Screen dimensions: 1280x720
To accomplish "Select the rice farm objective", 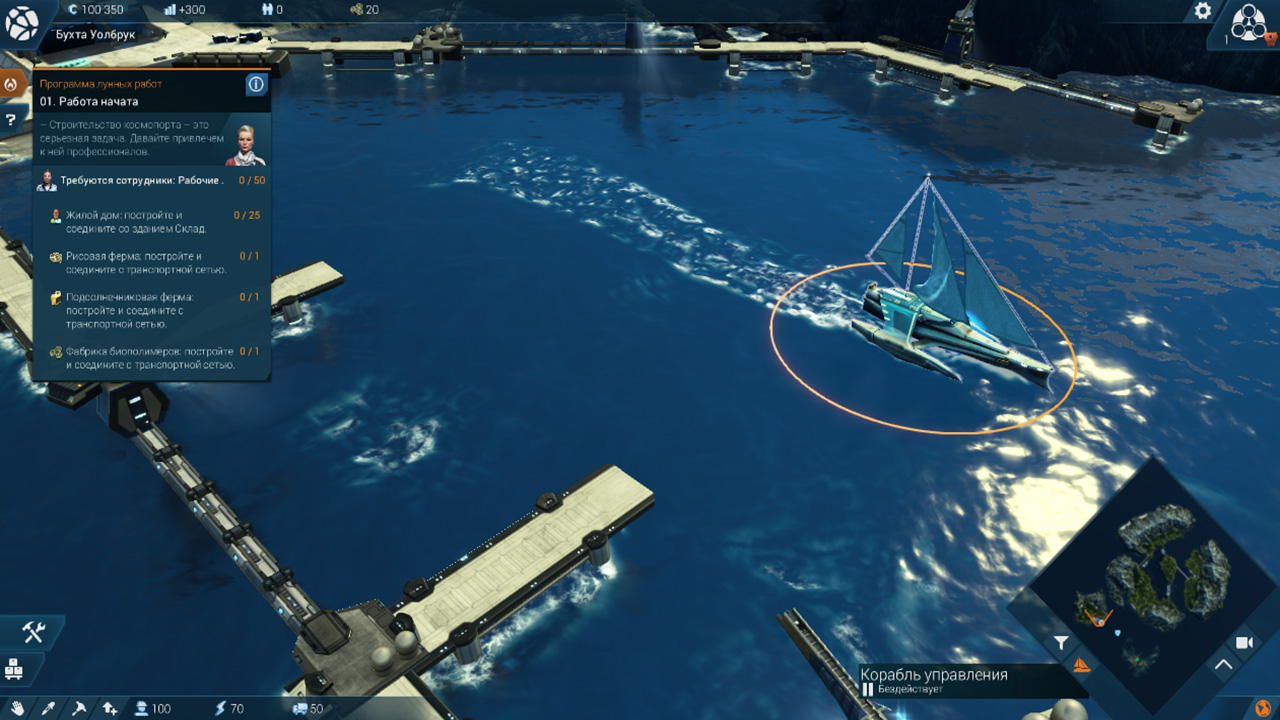I will pos(150,262).
